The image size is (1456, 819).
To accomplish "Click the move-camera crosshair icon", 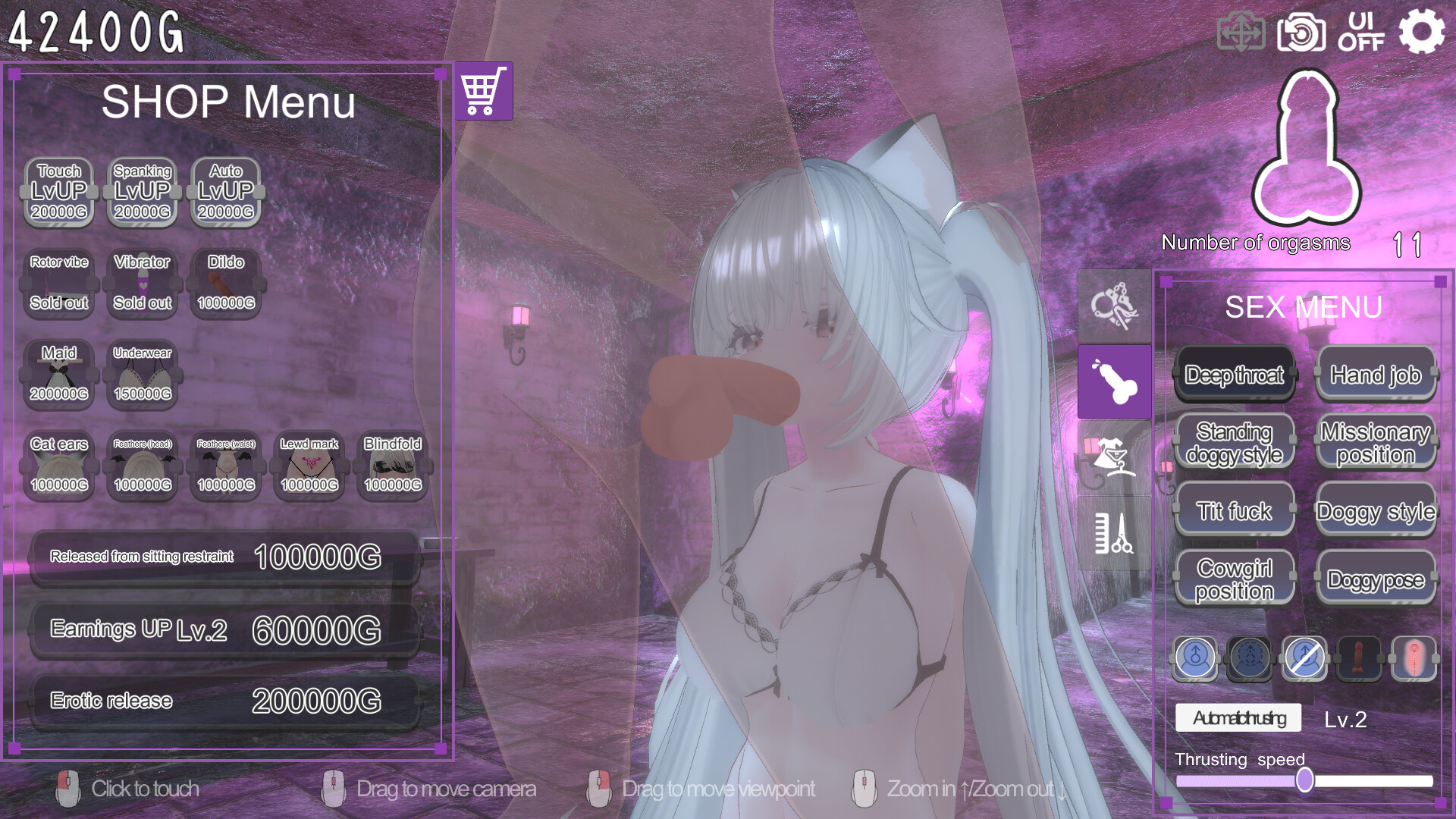I will coord(1241,33).
